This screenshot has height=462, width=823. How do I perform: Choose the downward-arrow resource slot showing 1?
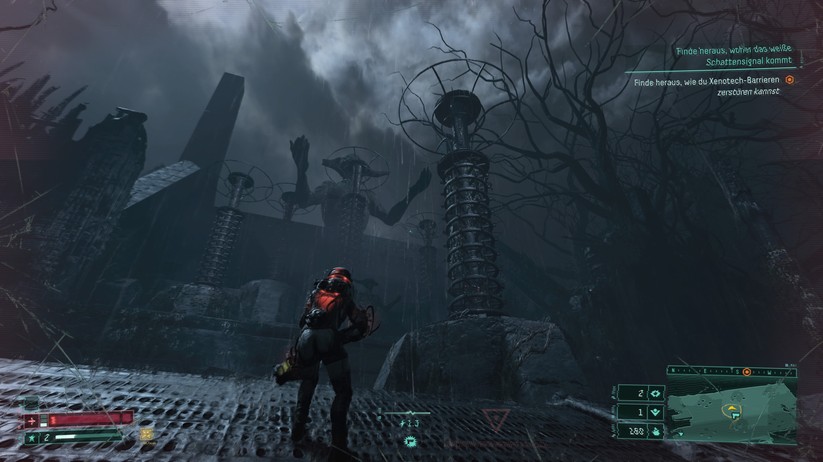click(x=654, y=411)
